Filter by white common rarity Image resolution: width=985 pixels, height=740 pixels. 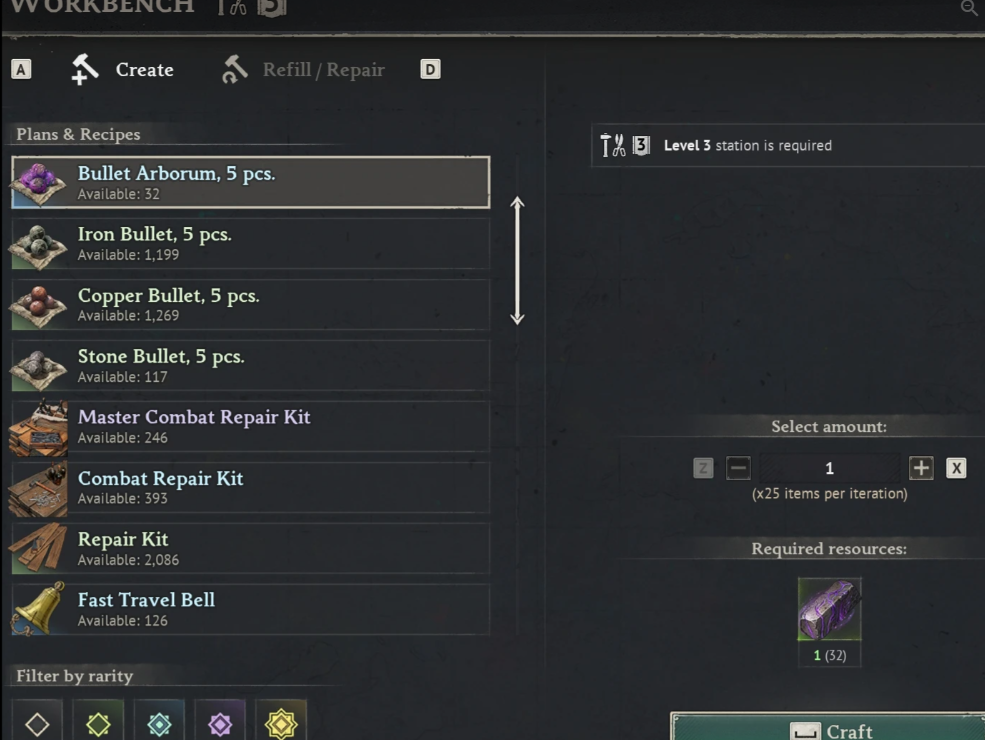tap(37, 723)
